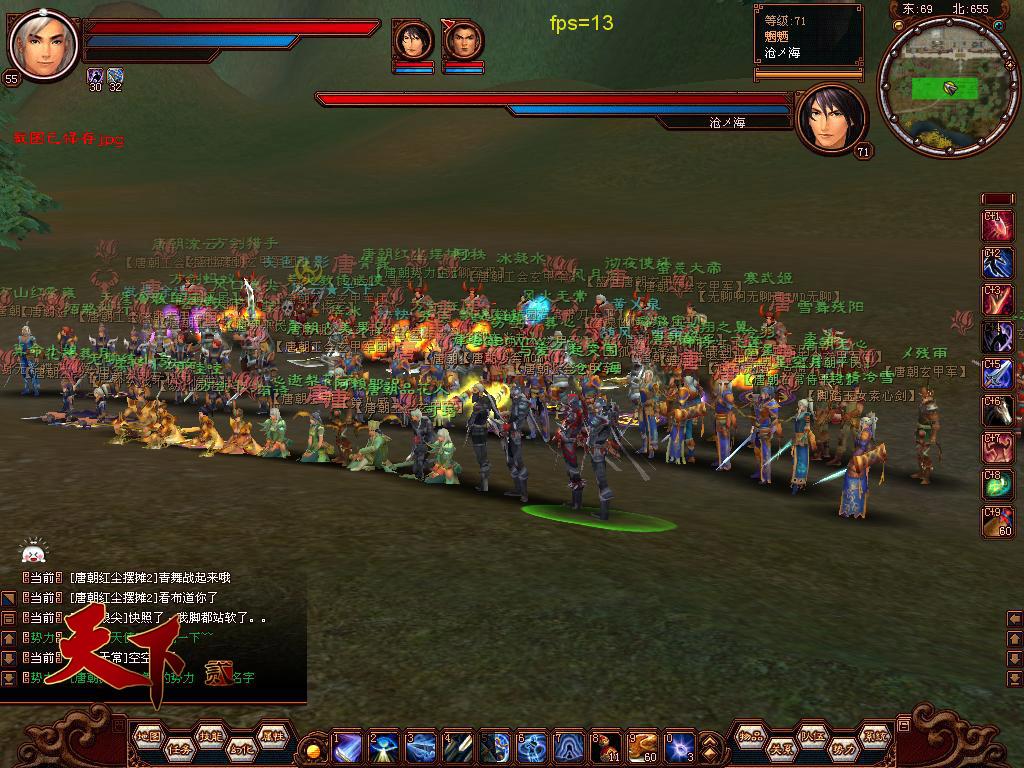Open the 系统 (System) menu button
This screenshot has height=768, width=1024.
click(875, 736)
